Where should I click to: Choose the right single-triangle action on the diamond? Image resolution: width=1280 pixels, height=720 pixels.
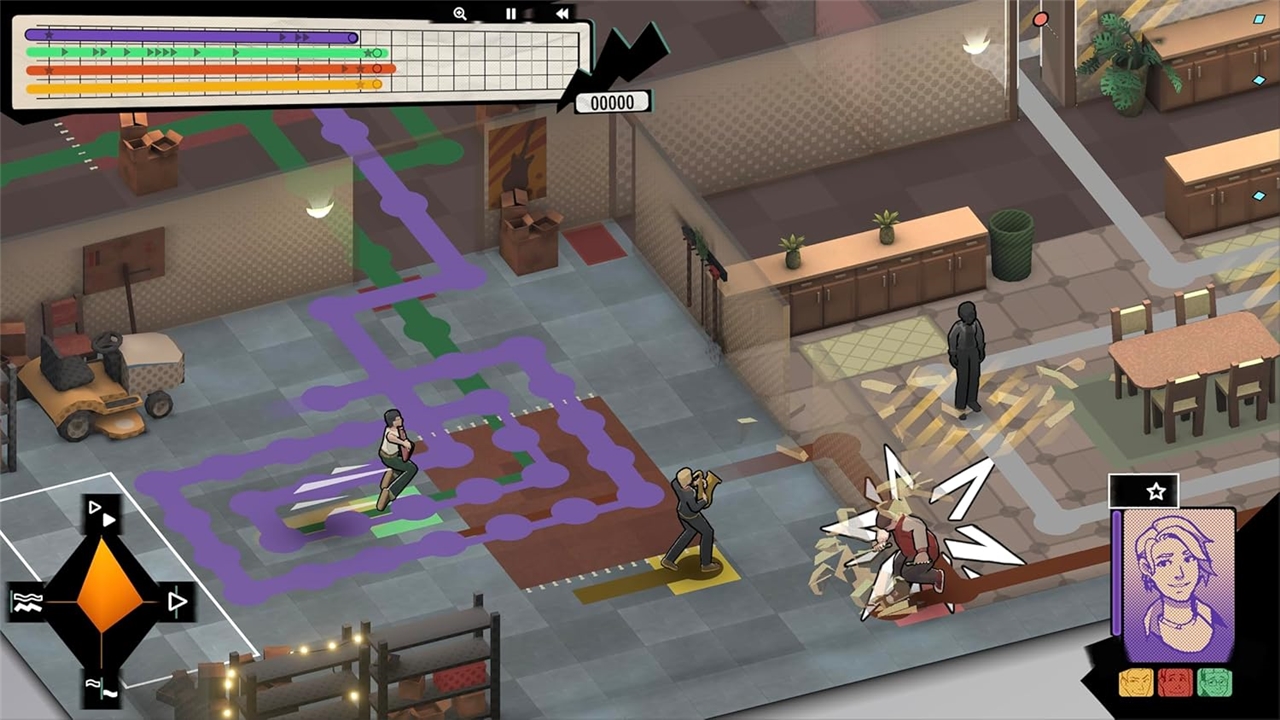[x=177, y=601]
